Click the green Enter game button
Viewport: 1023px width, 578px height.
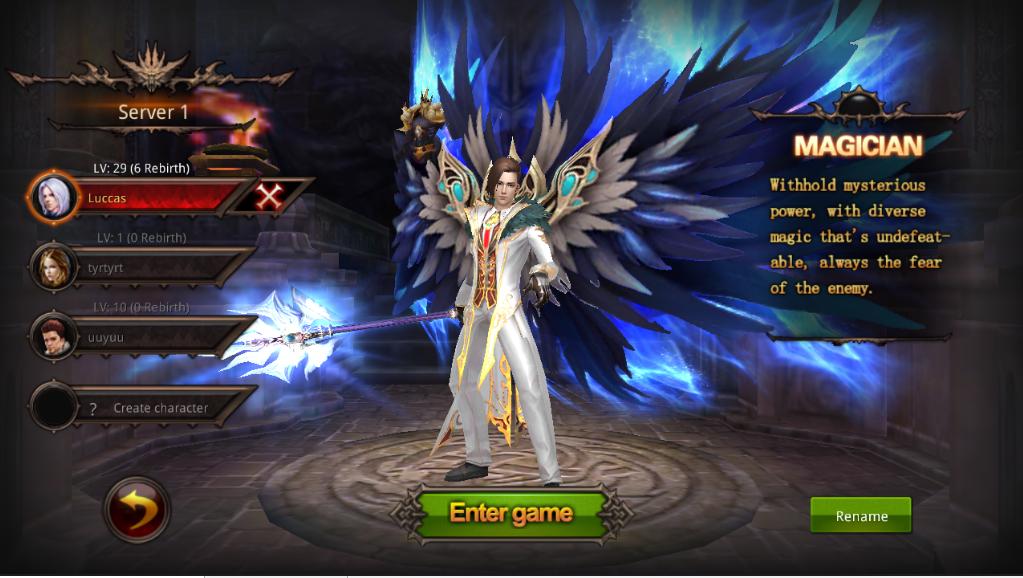pyautogui.click(x=510, y=513)
